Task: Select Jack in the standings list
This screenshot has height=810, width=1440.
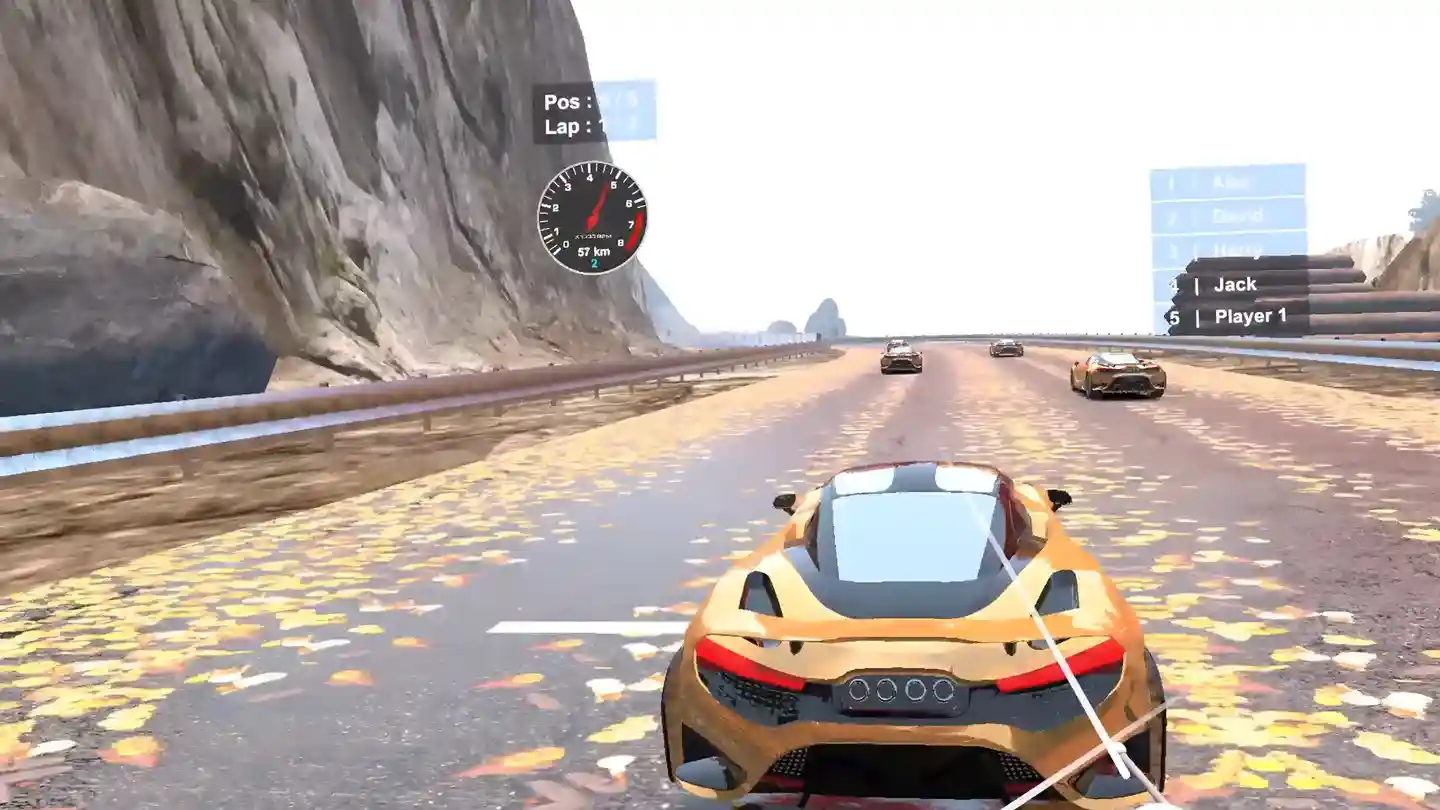Action: 1234,284
